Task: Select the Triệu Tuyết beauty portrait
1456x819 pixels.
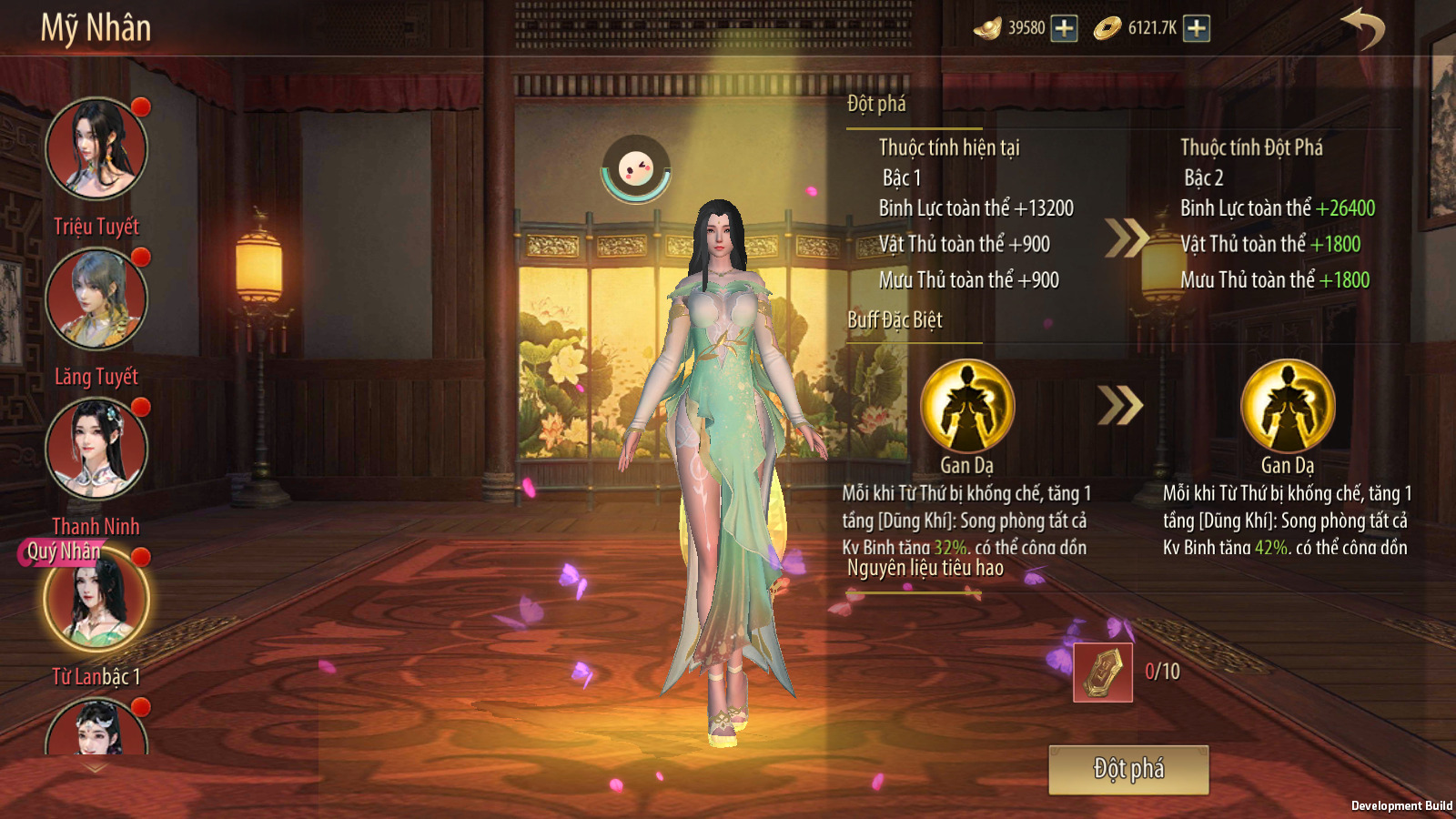Action: [96, 148]
